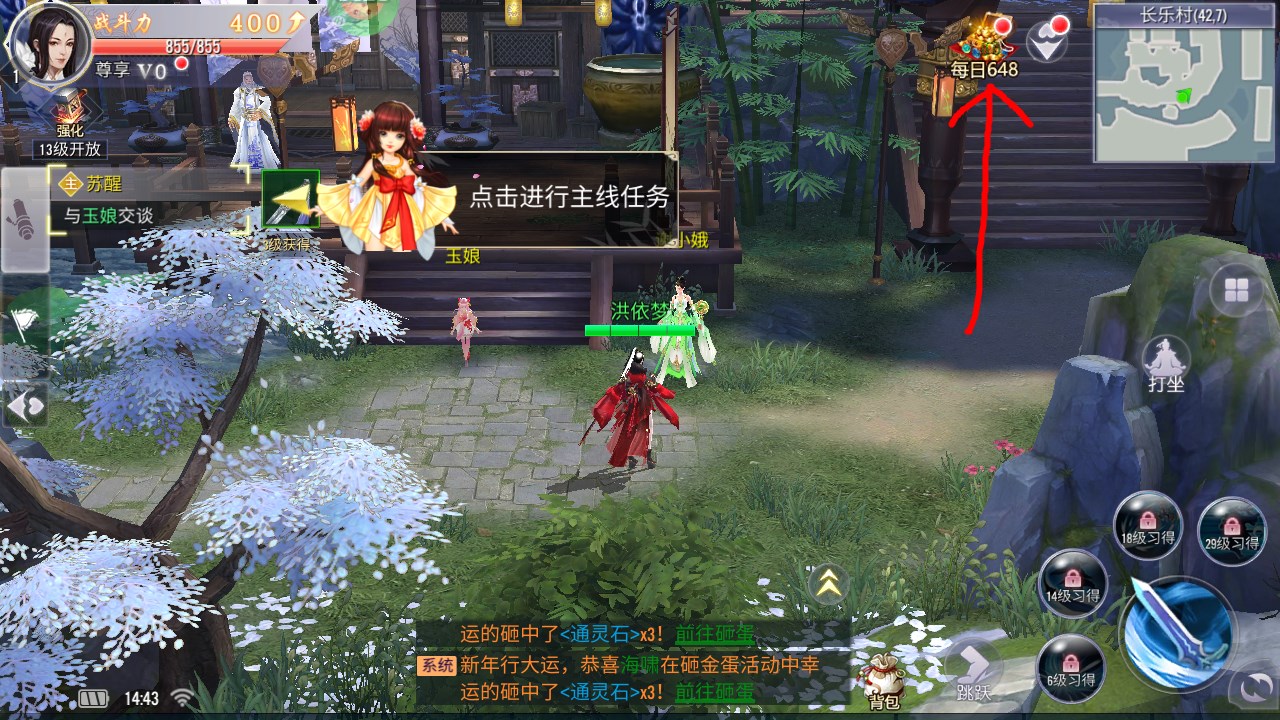Expand chat using the yellow double chevron

829,585
